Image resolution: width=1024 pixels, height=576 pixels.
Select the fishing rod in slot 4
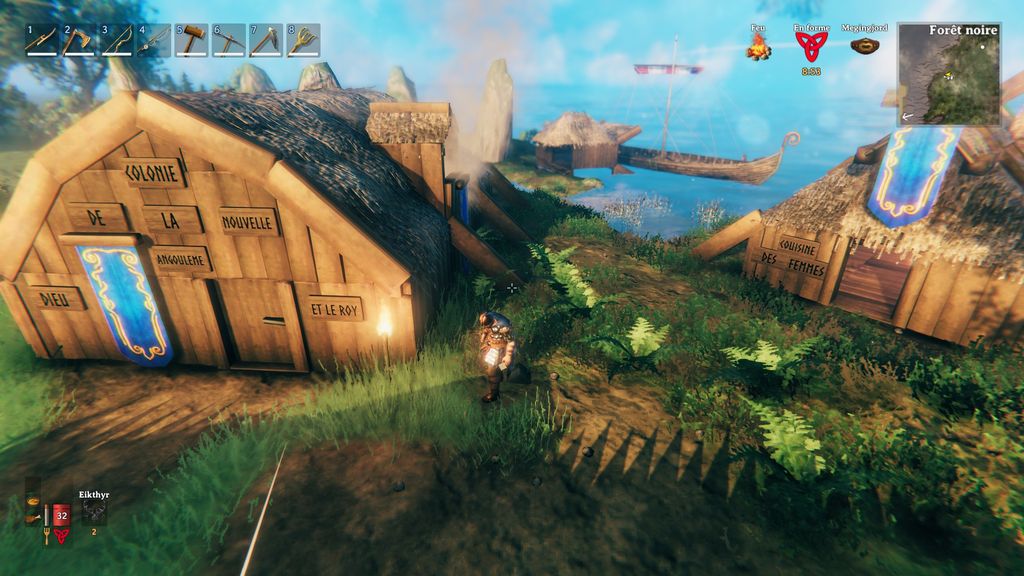(x=153, y=41)
